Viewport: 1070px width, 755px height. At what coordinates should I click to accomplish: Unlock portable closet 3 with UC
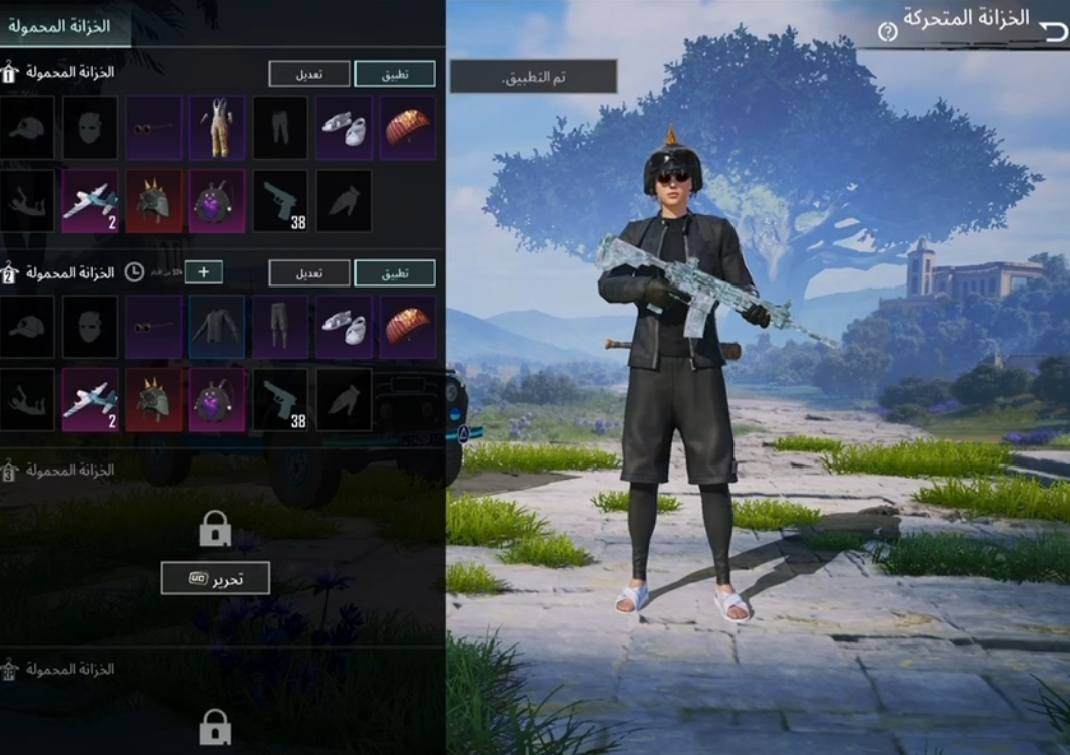[x=215, y=577]
